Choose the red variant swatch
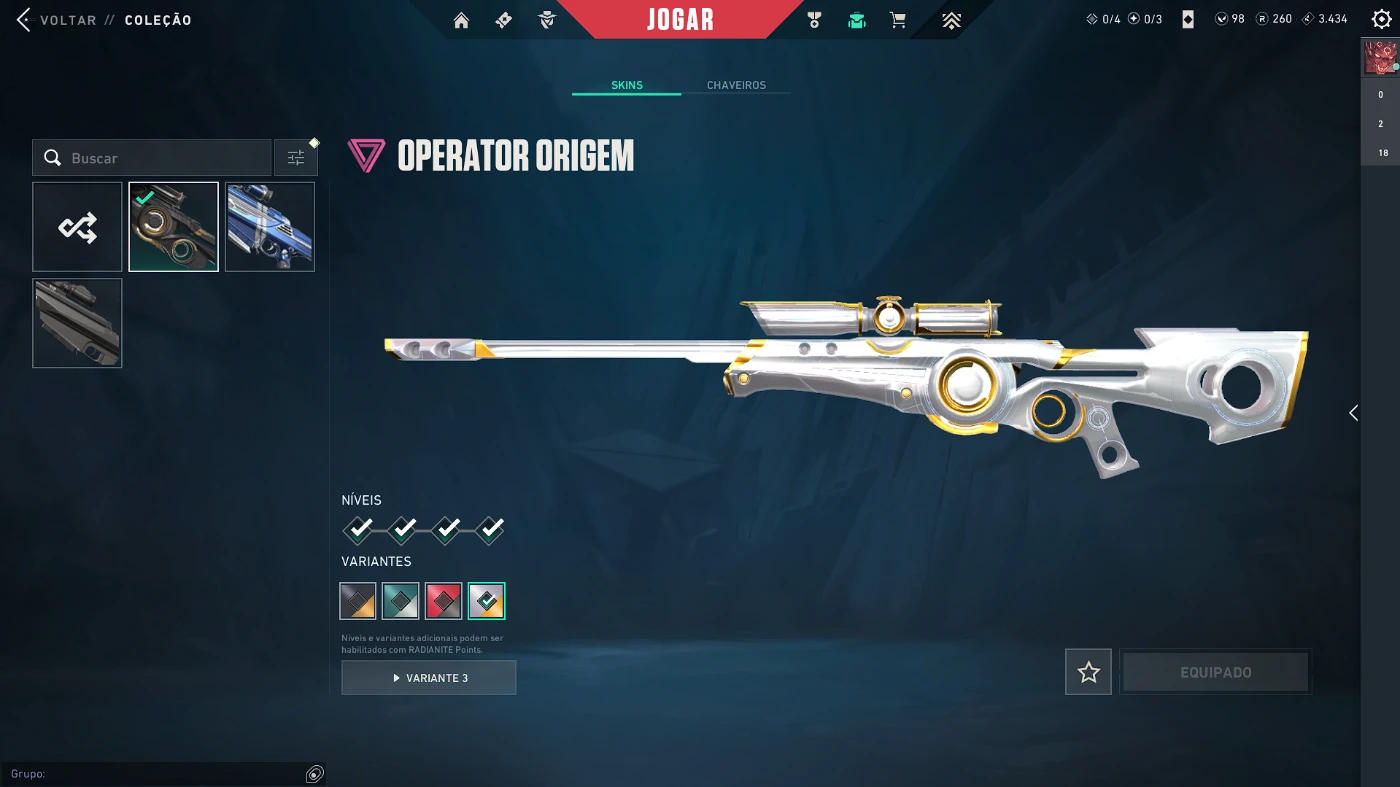The width and height of the screenshot is (1400, 787). pos(444,601)
